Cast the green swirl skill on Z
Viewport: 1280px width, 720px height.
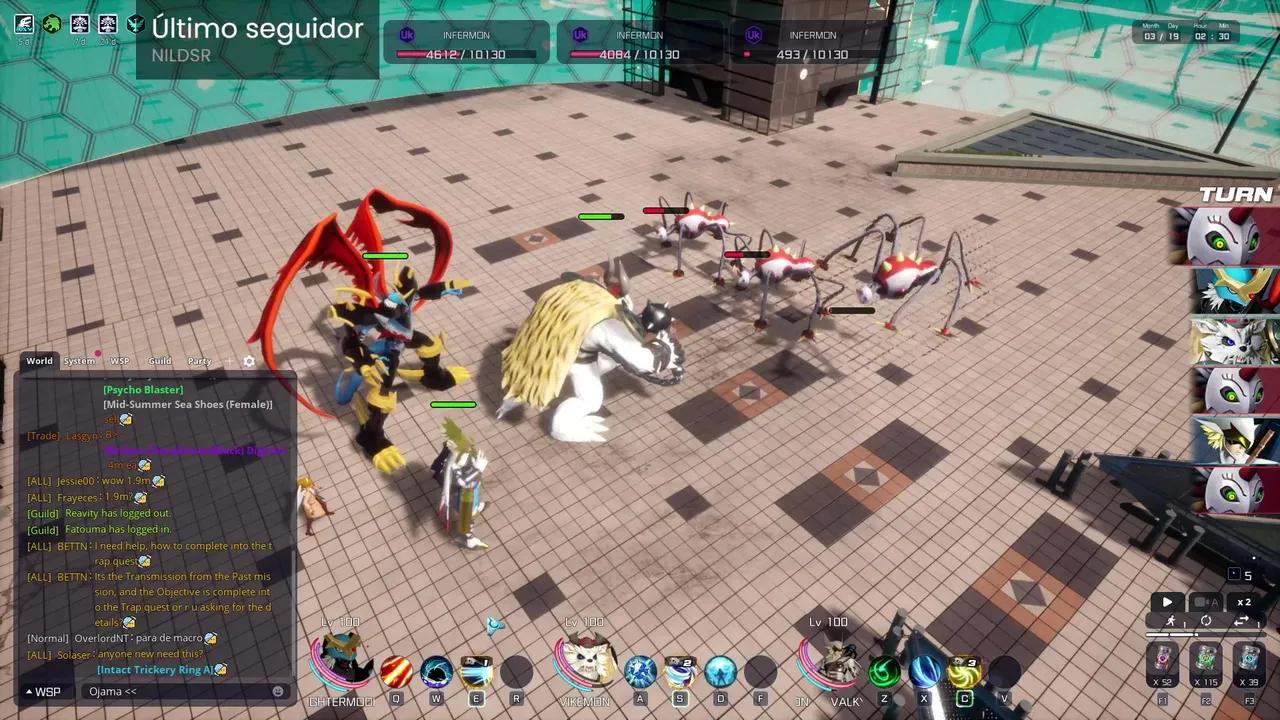point(884,672)
